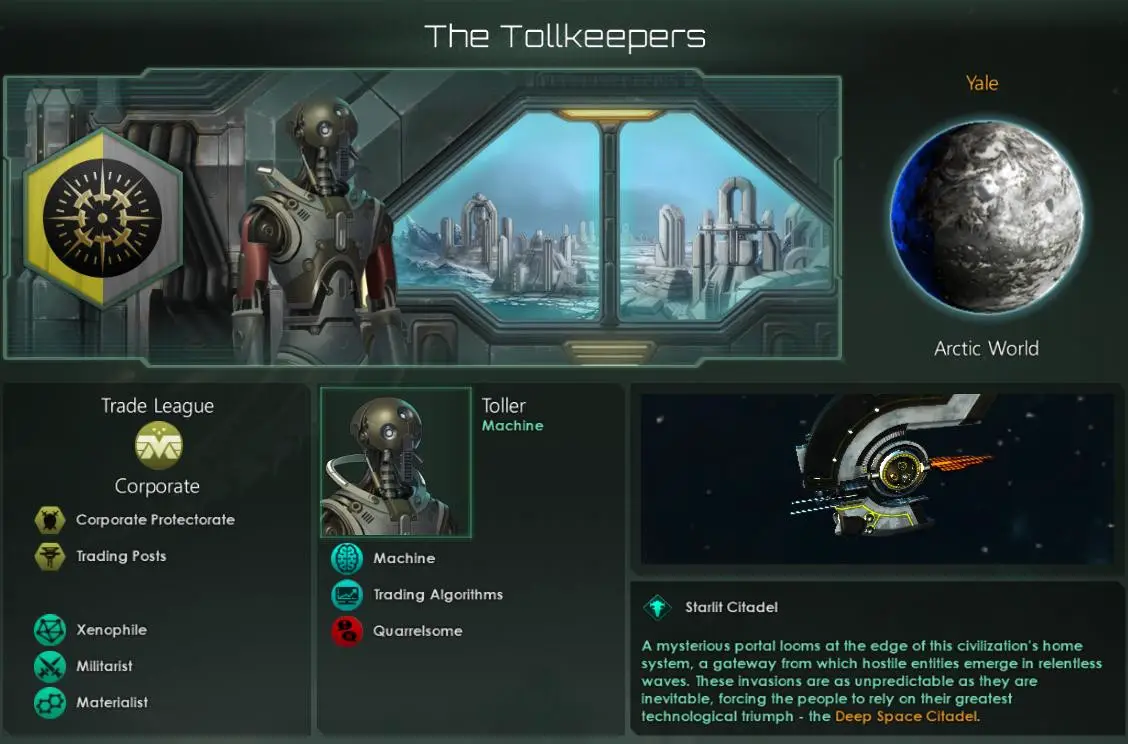Open the Toller species portrait
The image size is (1128, 744).
click(396, 463)
